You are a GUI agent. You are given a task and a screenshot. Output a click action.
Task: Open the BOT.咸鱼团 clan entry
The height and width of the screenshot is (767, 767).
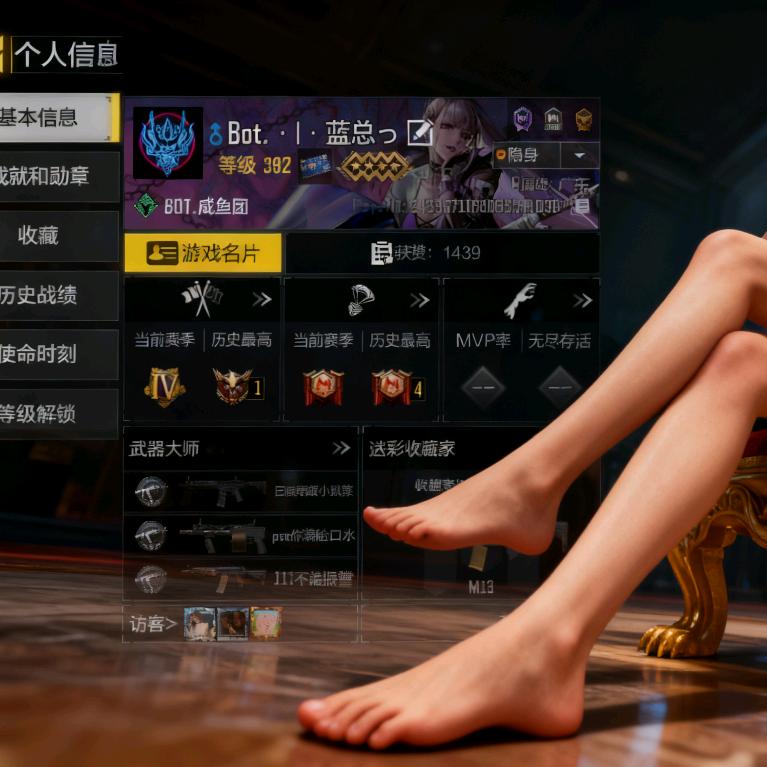click(192, 207)
